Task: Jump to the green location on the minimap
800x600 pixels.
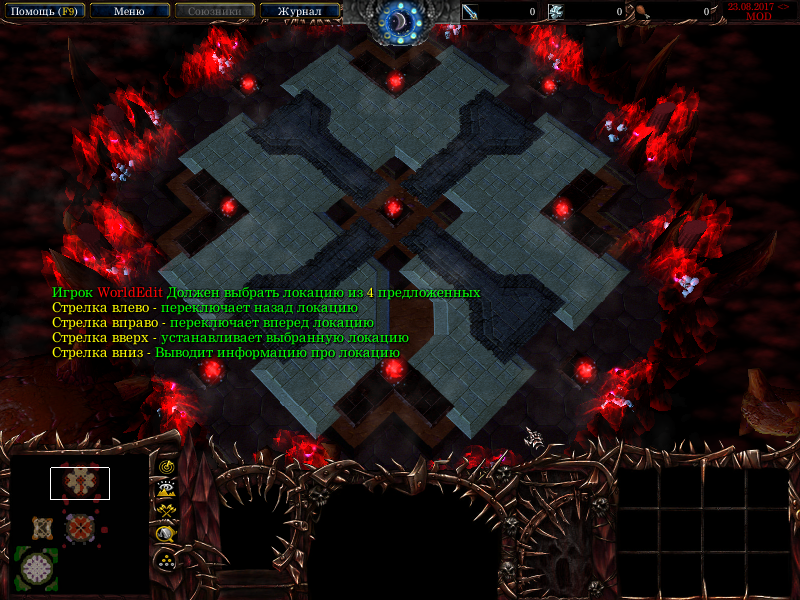Action: (37, 567)
